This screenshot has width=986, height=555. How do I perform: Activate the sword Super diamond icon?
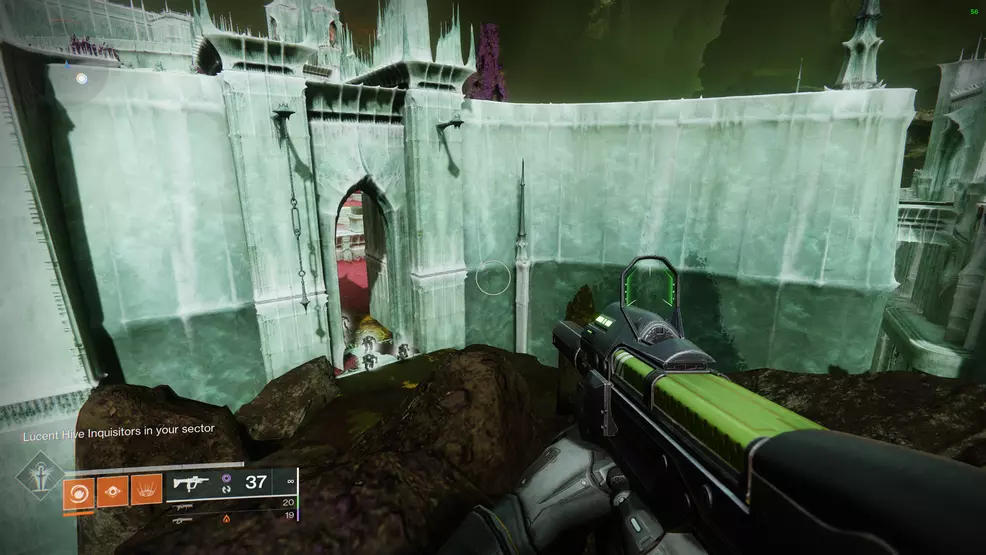pyautogui.click(x=39, y=477)
